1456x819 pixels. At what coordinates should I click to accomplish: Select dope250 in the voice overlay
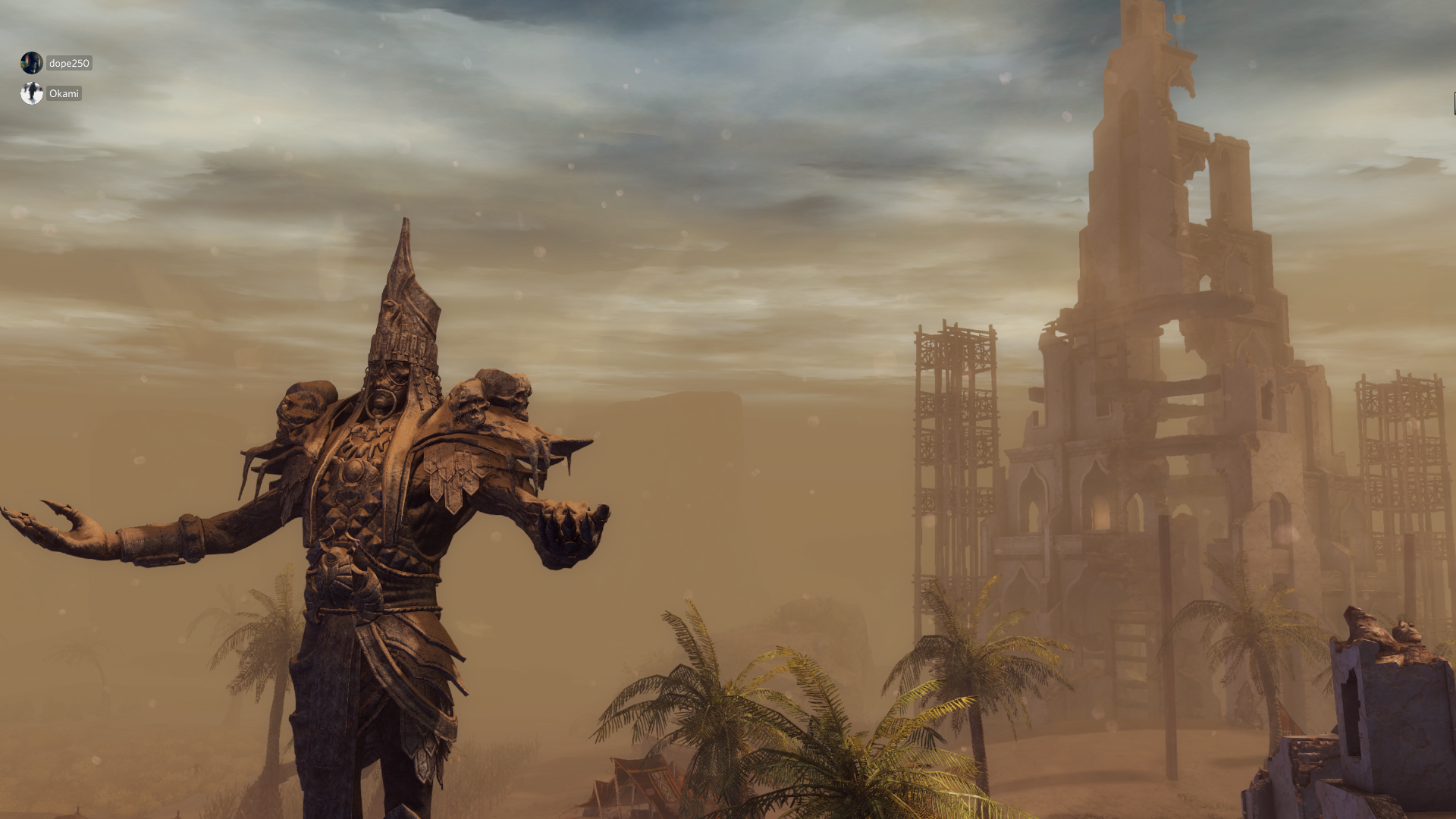point(68,63)
